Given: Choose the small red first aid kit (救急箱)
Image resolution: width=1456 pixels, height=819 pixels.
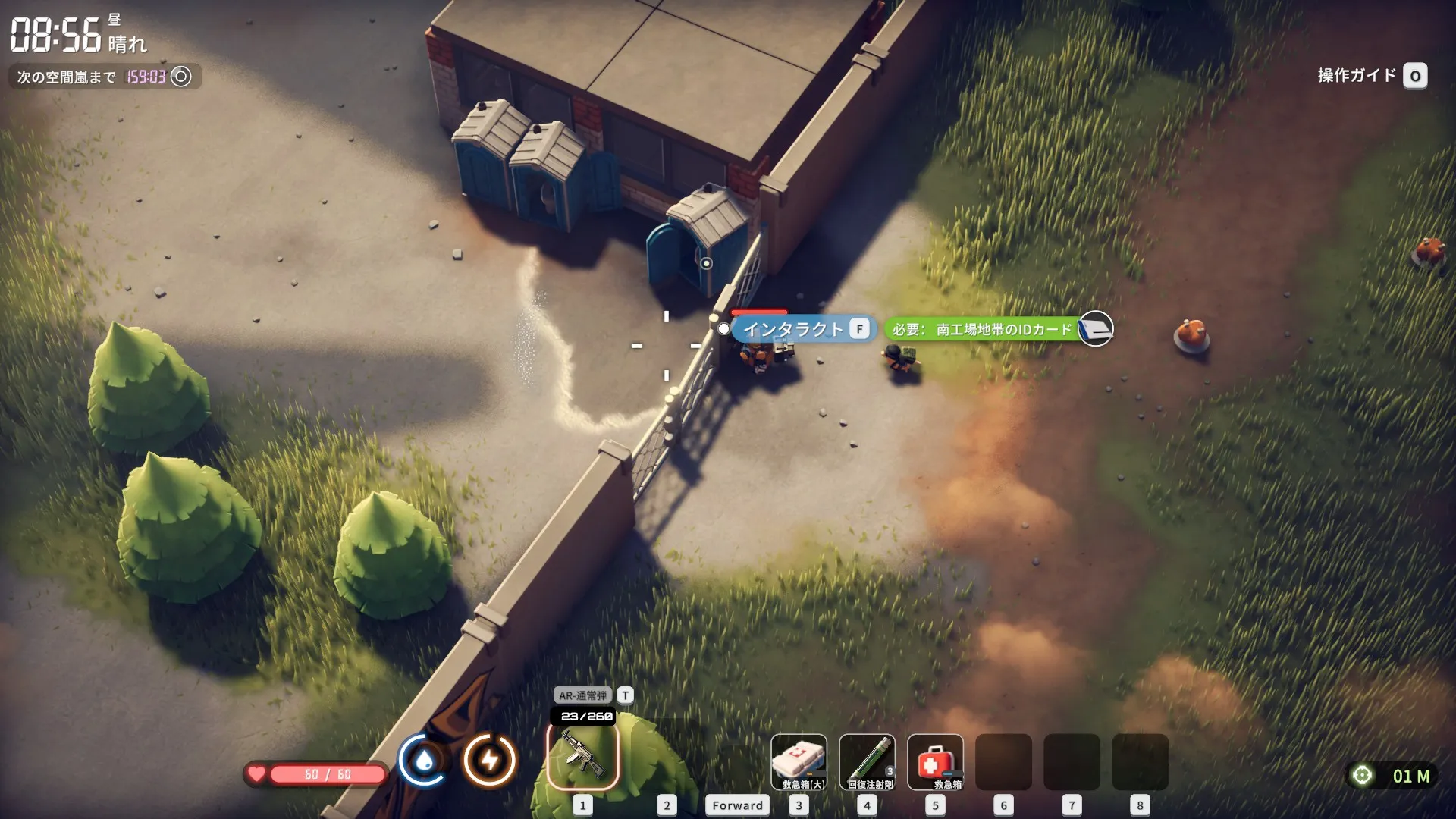Looking at the screenshot, I should pos(935,762).
